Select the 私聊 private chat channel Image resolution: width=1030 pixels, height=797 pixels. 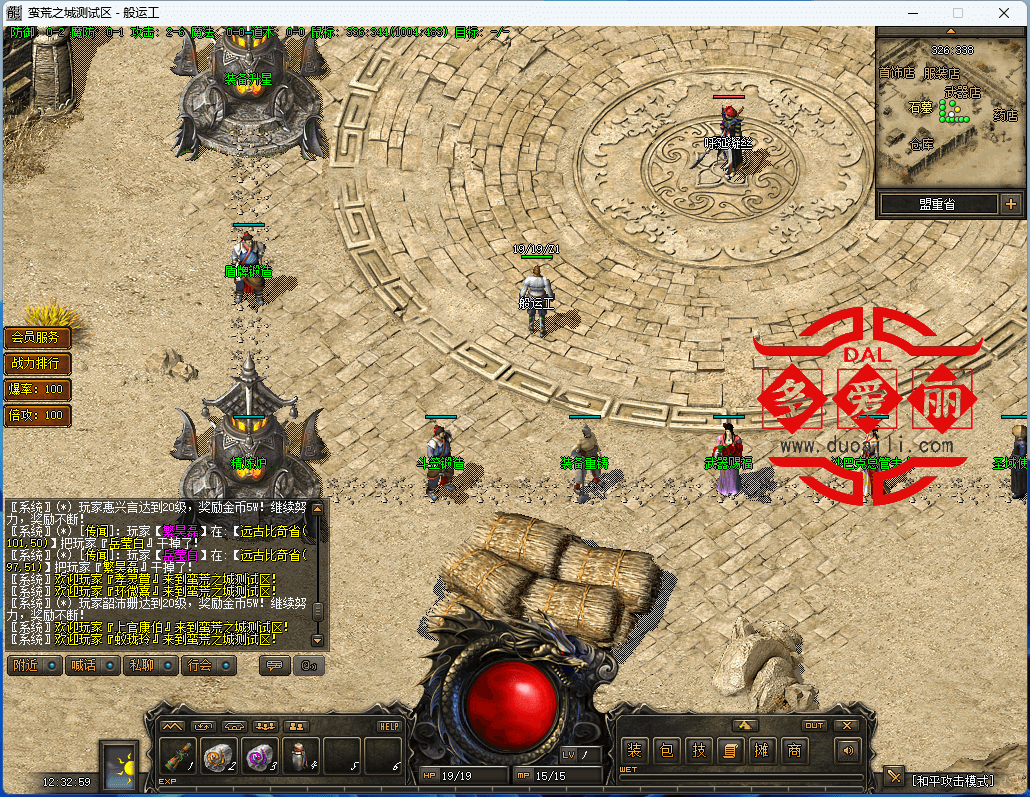click(150, 665)
